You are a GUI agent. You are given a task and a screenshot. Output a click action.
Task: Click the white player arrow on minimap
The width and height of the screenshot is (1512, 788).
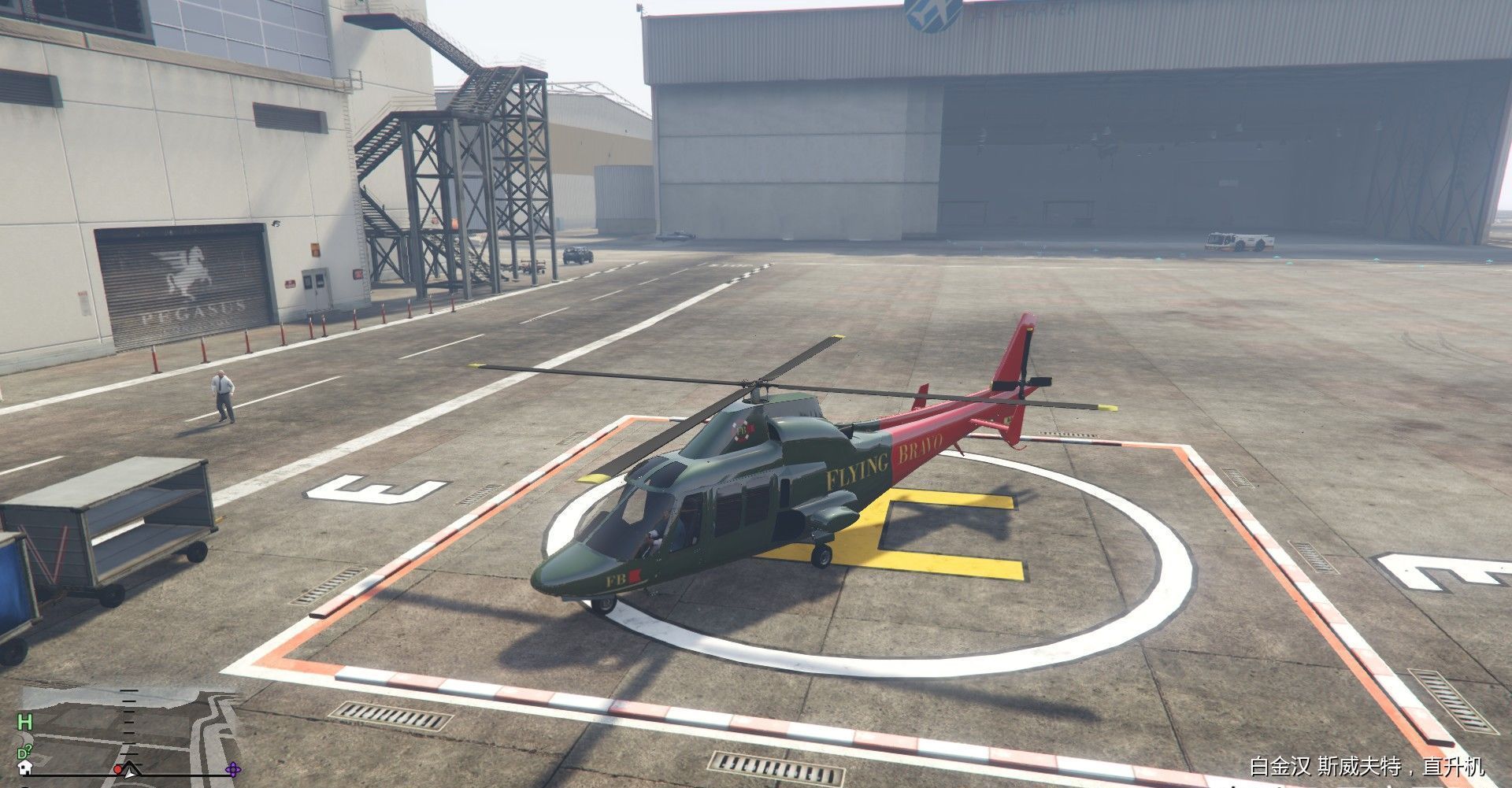[130, 773]
